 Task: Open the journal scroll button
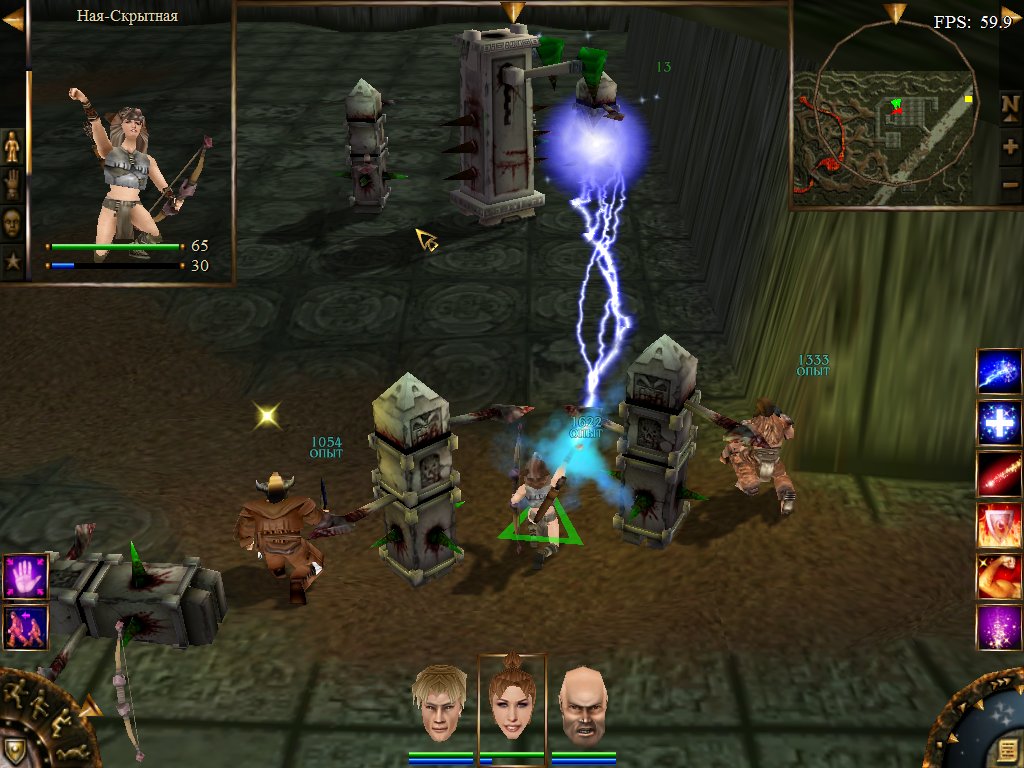pos(1007,750)
